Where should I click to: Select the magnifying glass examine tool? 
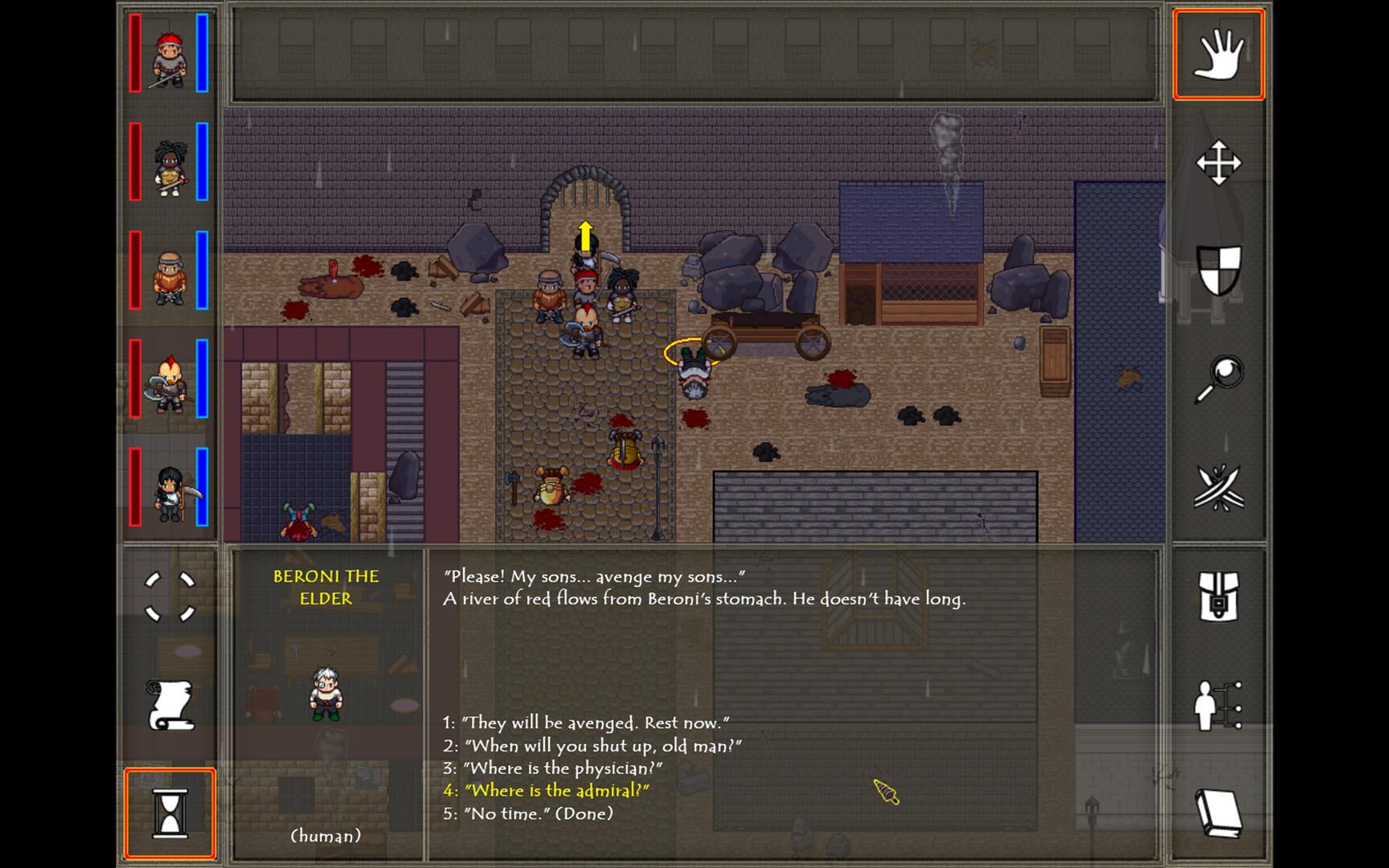click(x=1218, y=379)
